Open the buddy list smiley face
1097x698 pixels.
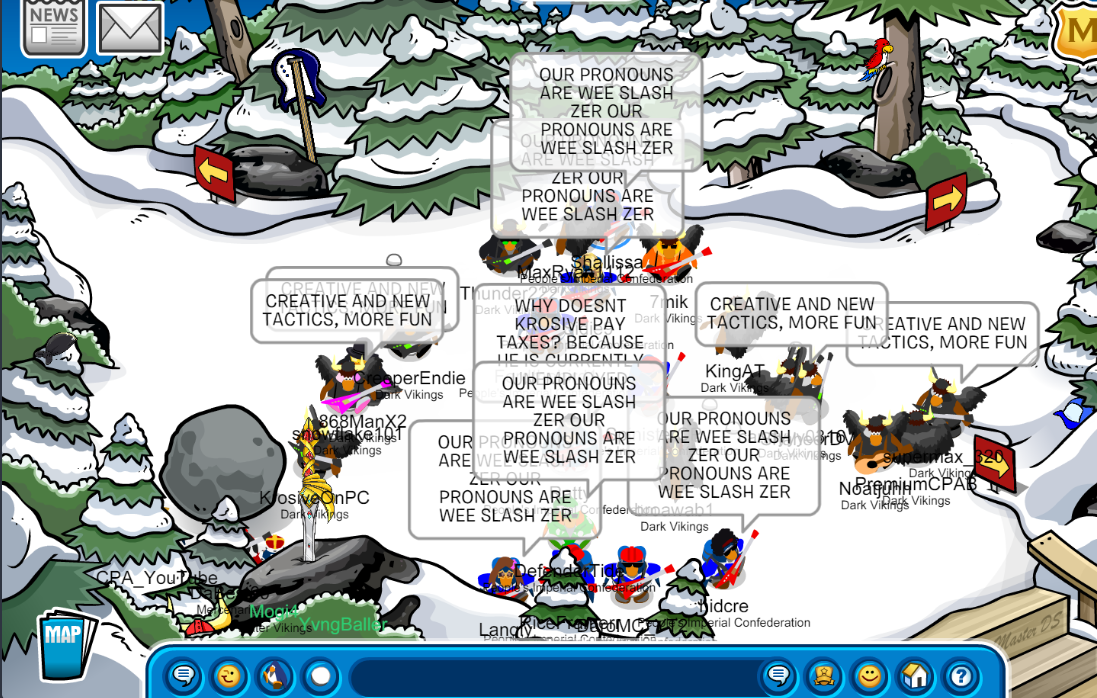[870, 676]
